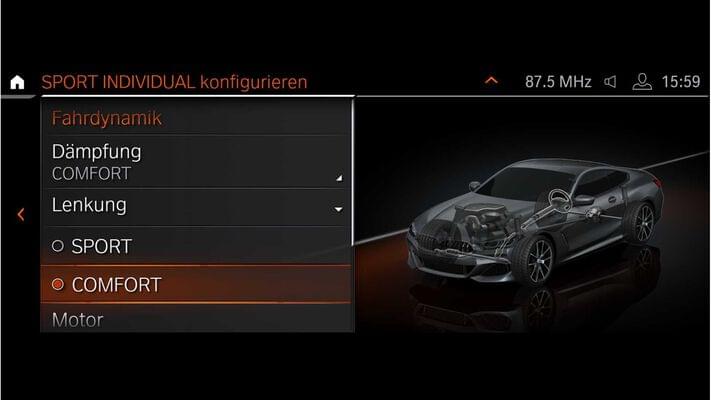Open the driver profile icon
The image size is (711, 400).
[642, 82]
